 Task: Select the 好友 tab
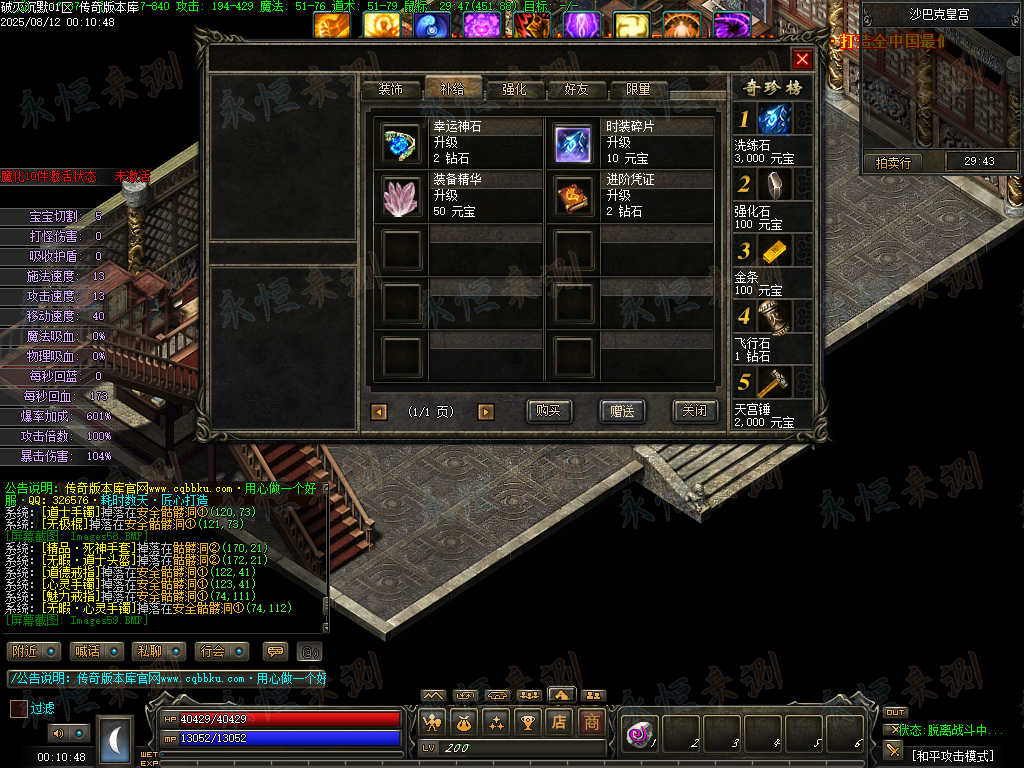(576, 89)
